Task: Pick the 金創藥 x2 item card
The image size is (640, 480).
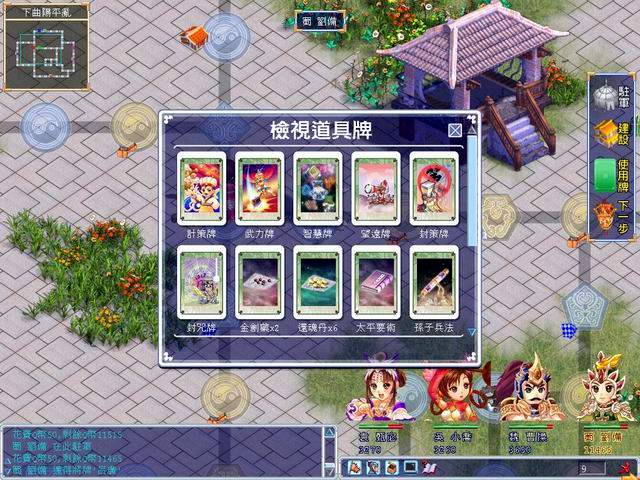Action: click(x=259, y=283)
